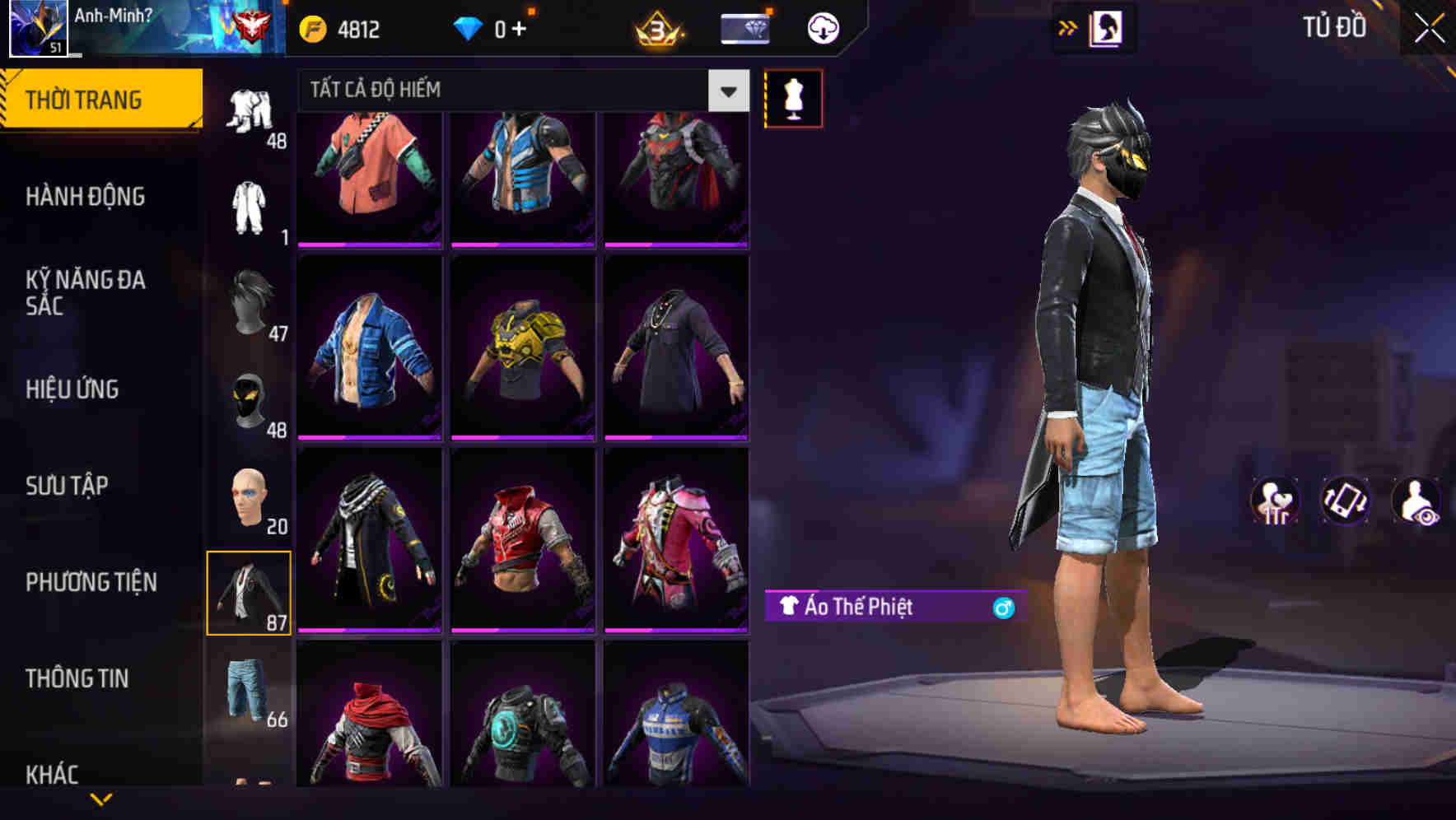Image resolution: width=1456 pixels, height=820 pixels.
Task: Switch to the HÀNH ĐỘNG tab
Action: (x=86, y=196)
